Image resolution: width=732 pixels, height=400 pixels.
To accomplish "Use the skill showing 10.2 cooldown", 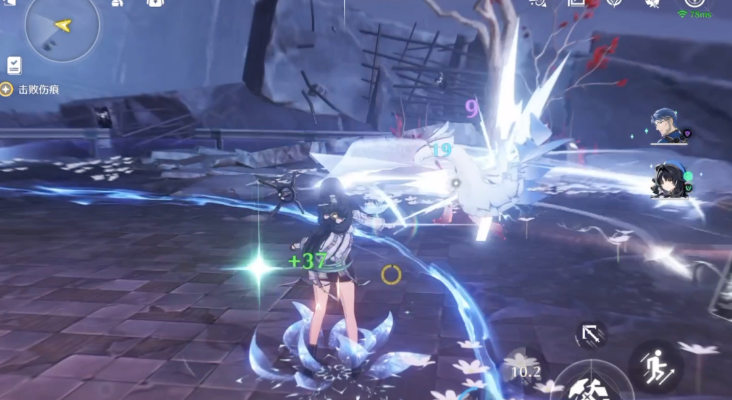I will [524, 371].
